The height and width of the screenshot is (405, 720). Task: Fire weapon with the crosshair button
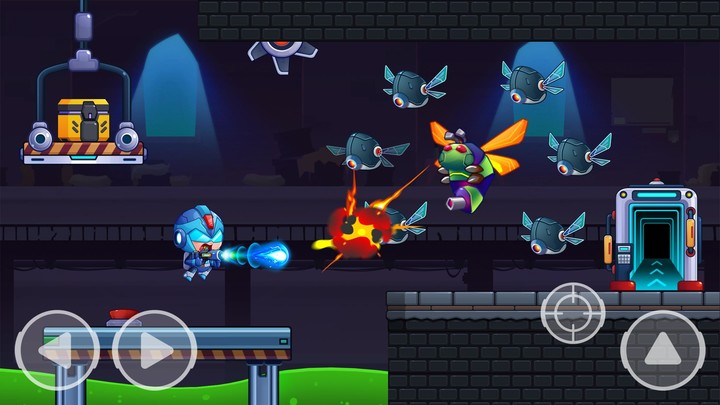(573, 313)
